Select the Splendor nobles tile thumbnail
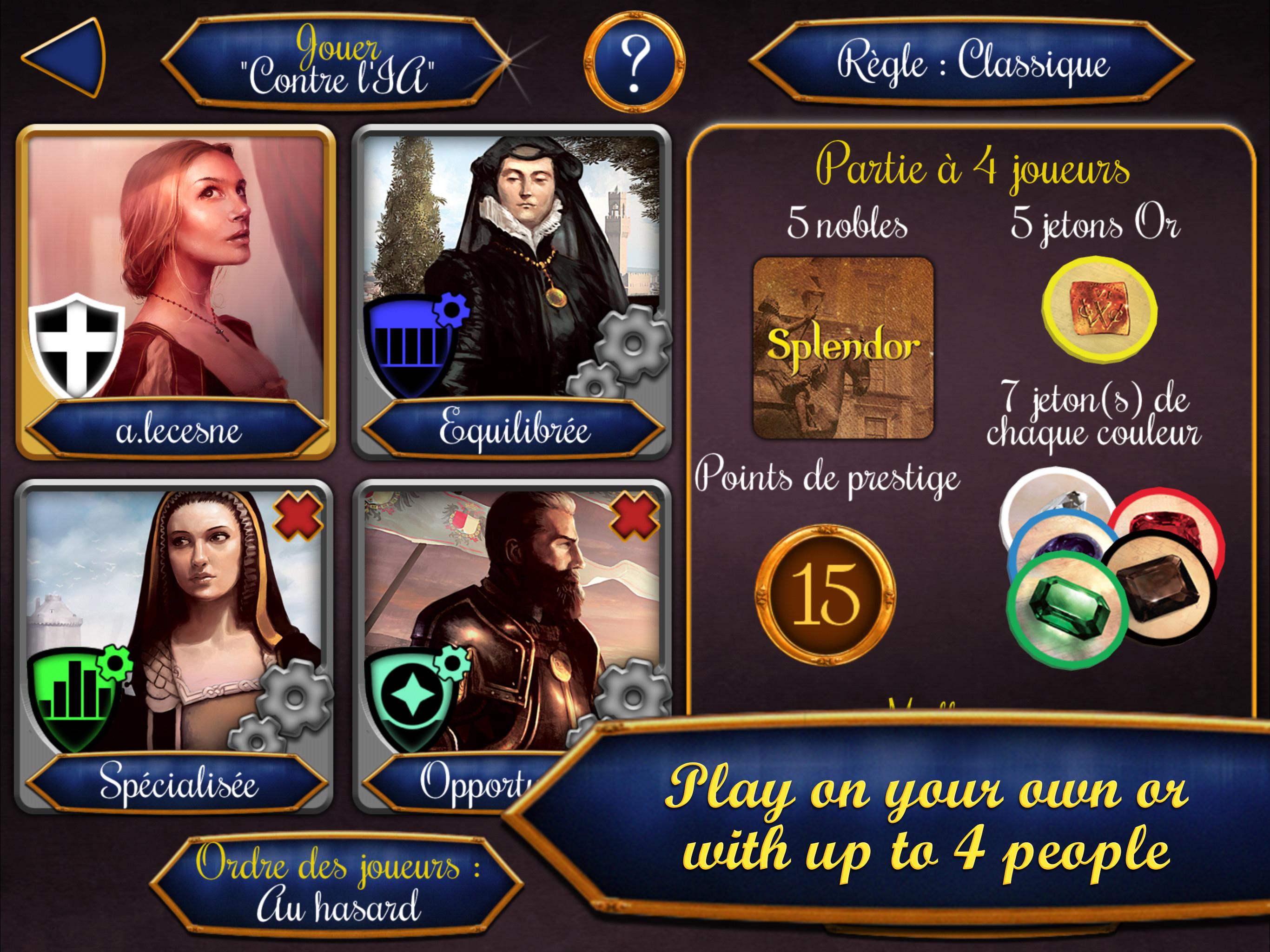This screenshot has height=952, width=1270. (x=845, y=349)
